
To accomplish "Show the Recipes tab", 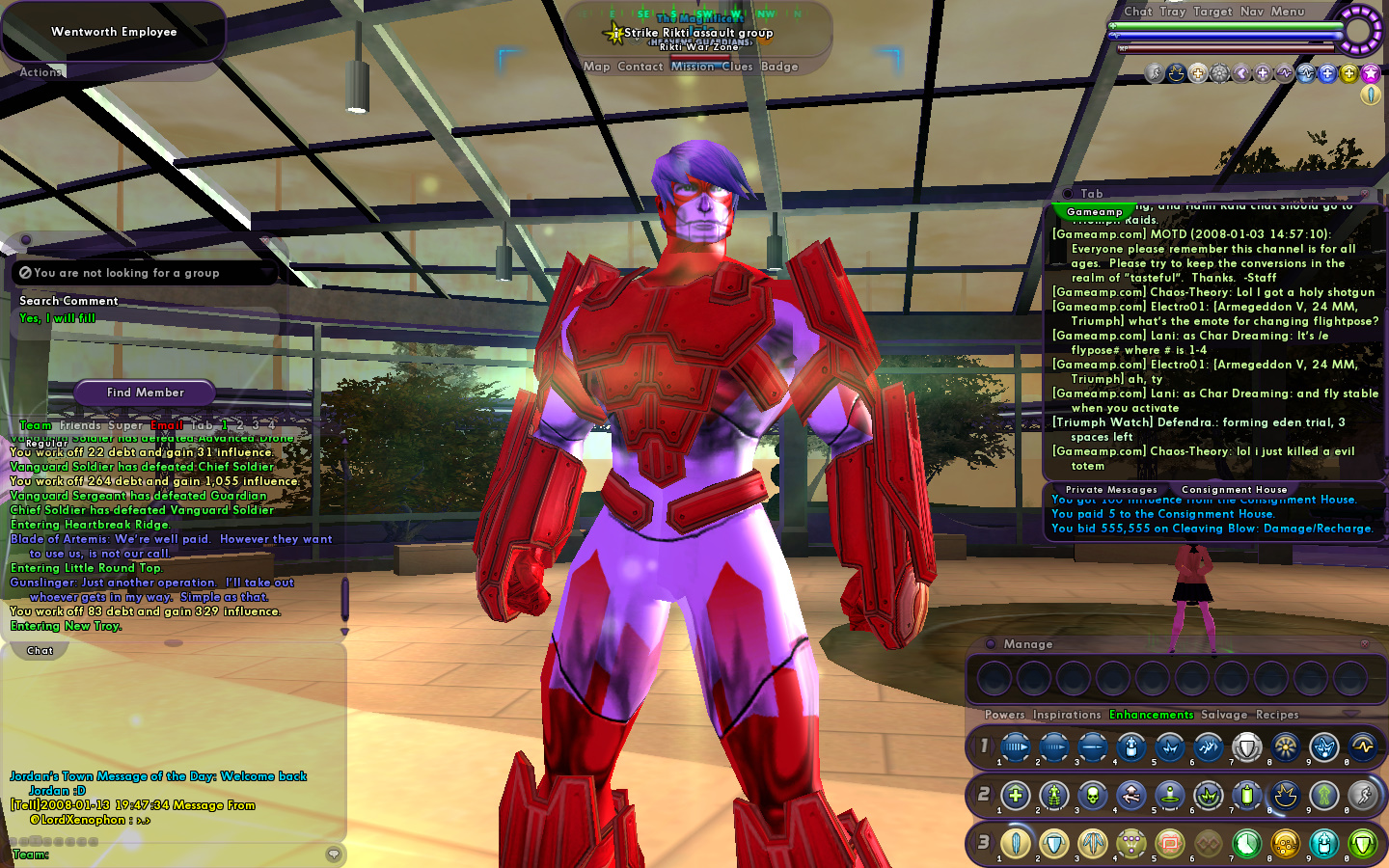I will 1277,715.
